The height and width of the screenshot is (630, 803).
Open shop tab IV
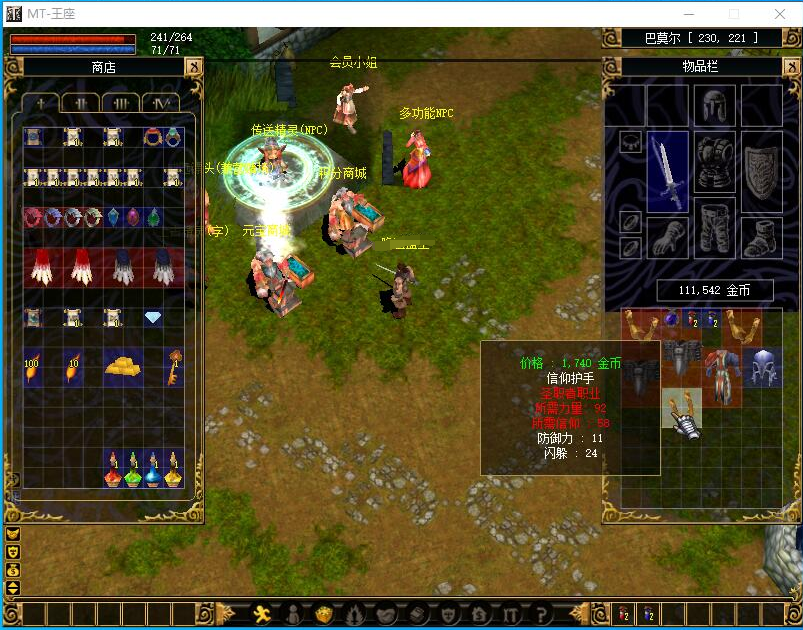pos(160,103)
